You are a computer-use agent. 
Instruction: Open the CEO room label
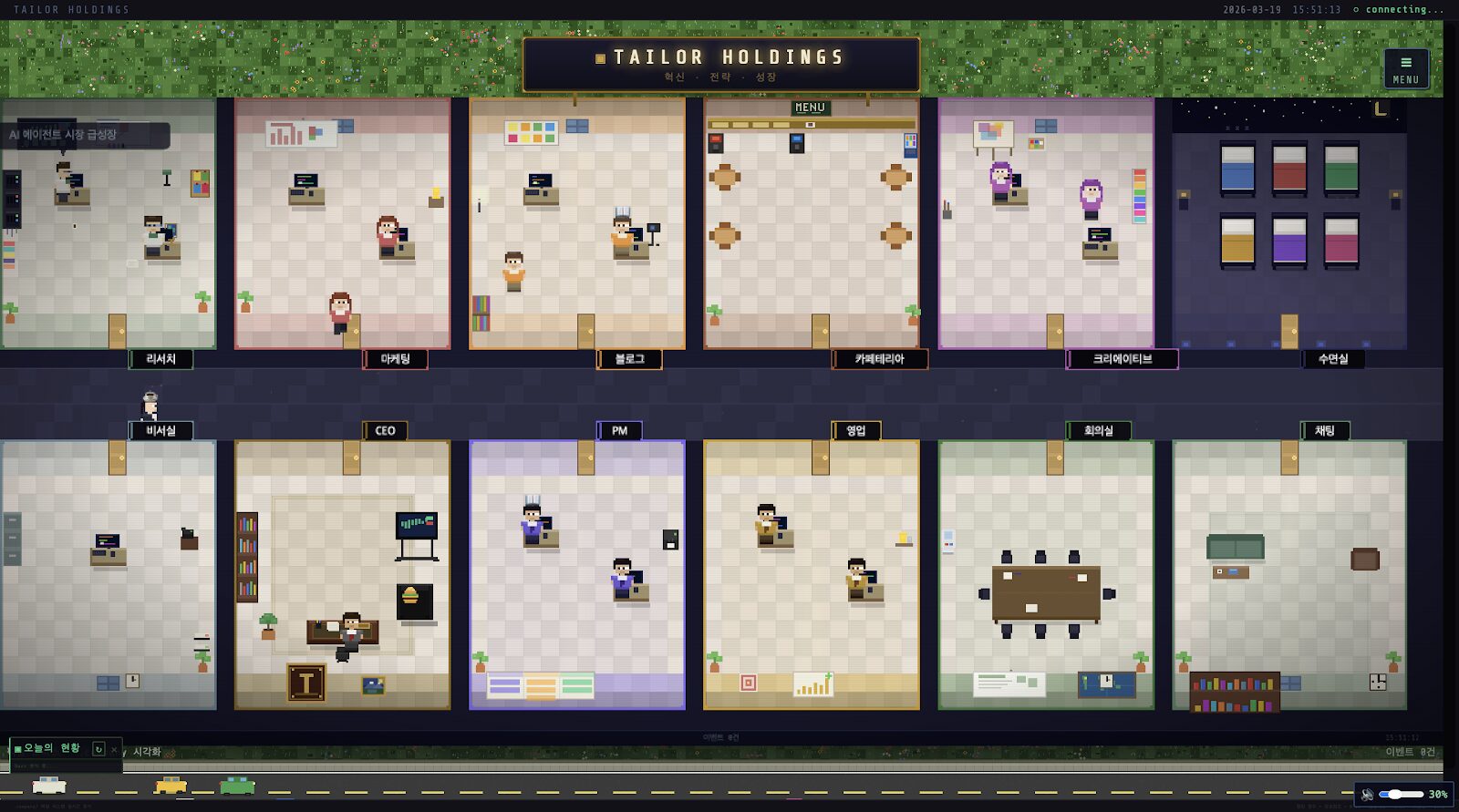385,431
